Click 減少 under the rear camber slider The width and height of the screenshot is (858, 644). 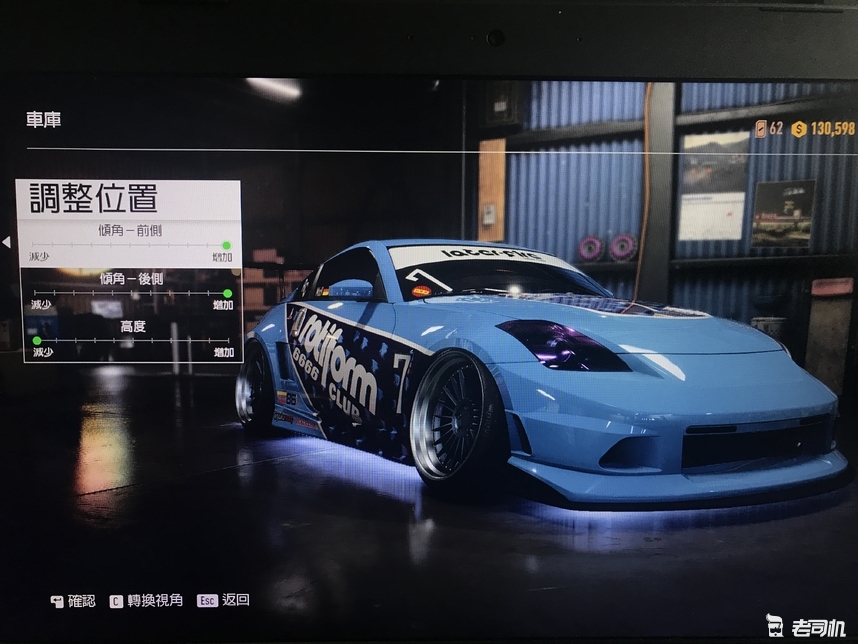[x=41, y=305]
